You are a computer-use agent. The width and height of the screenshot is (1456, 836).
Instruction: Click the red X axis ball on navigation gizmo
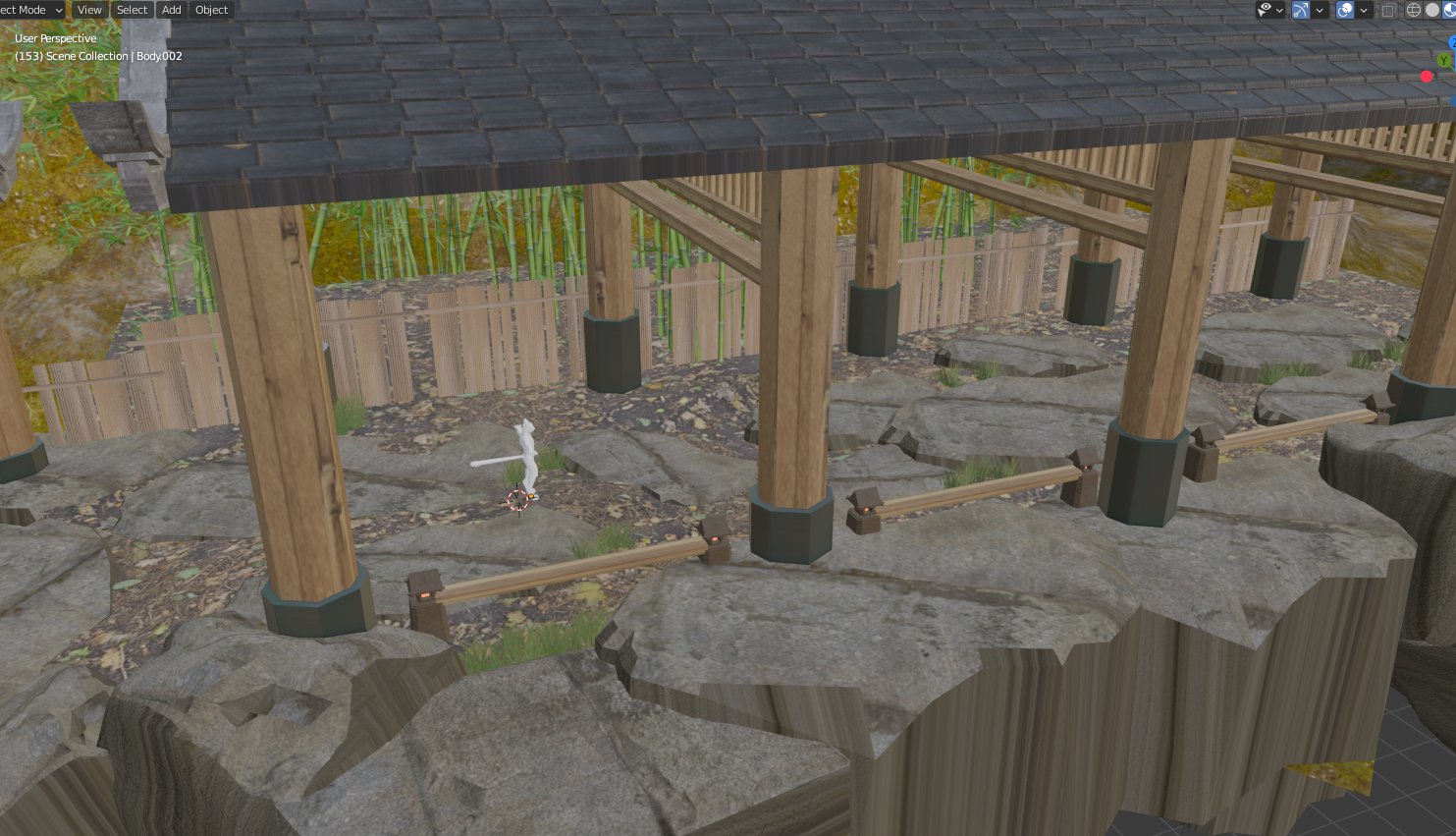(1426, 76)
